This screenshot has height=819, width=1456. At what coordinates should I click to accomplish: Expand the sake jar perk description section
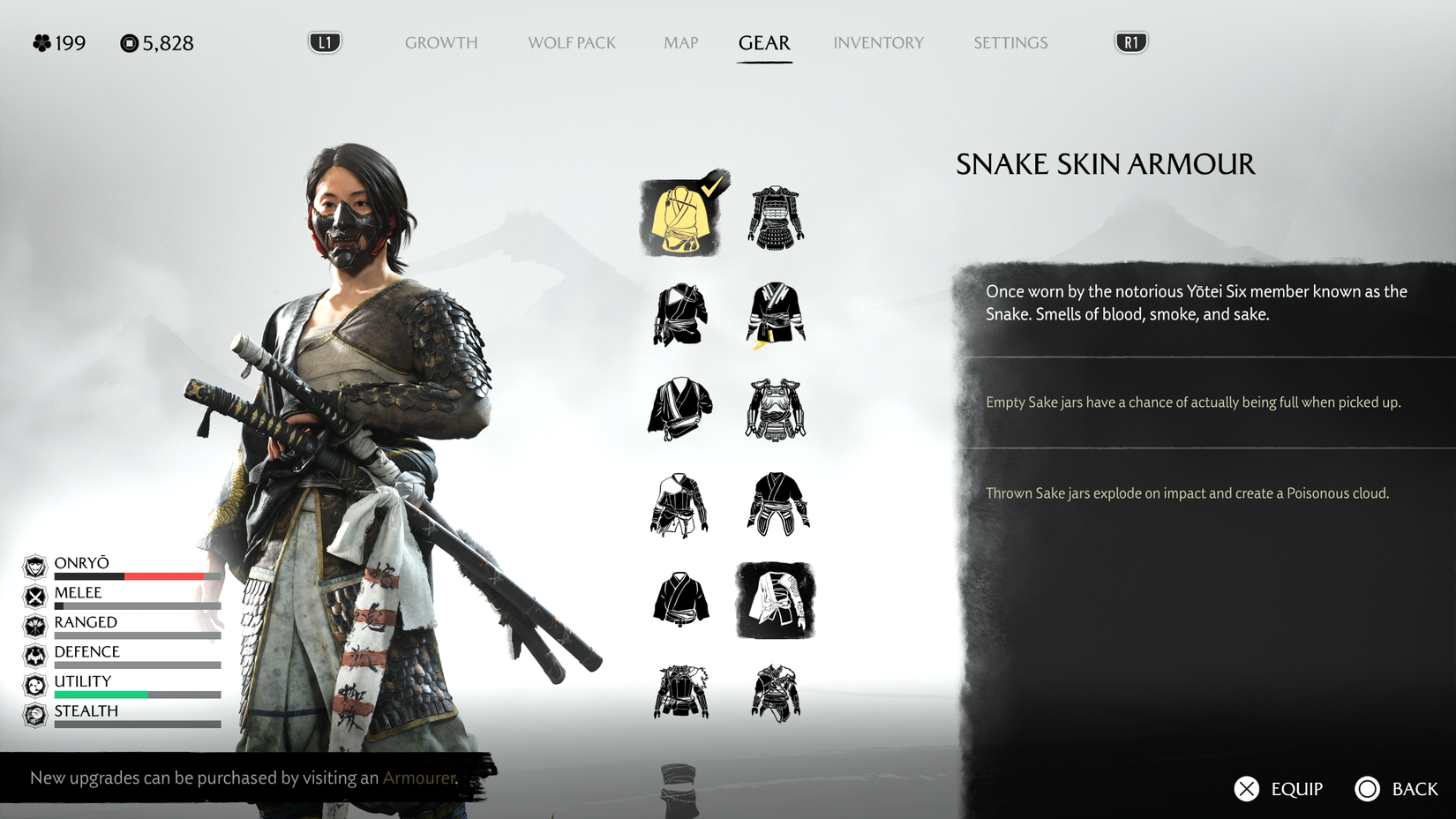[1193, 402]
